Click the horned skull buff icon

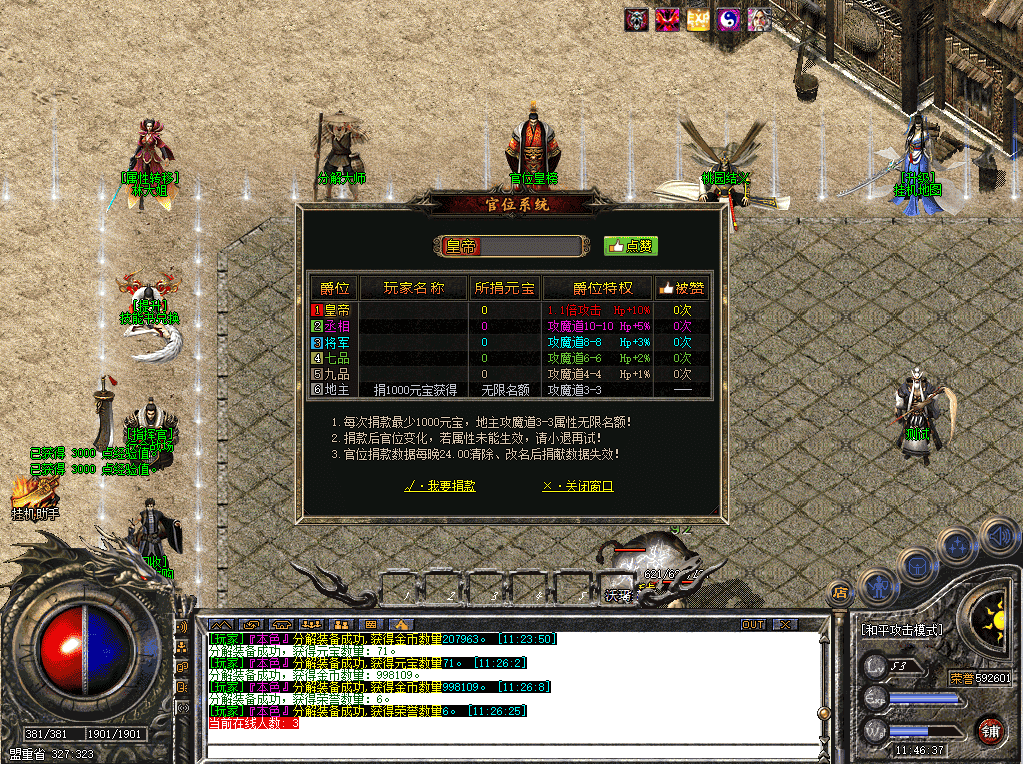pyautogui.click(x=637, y=20)
